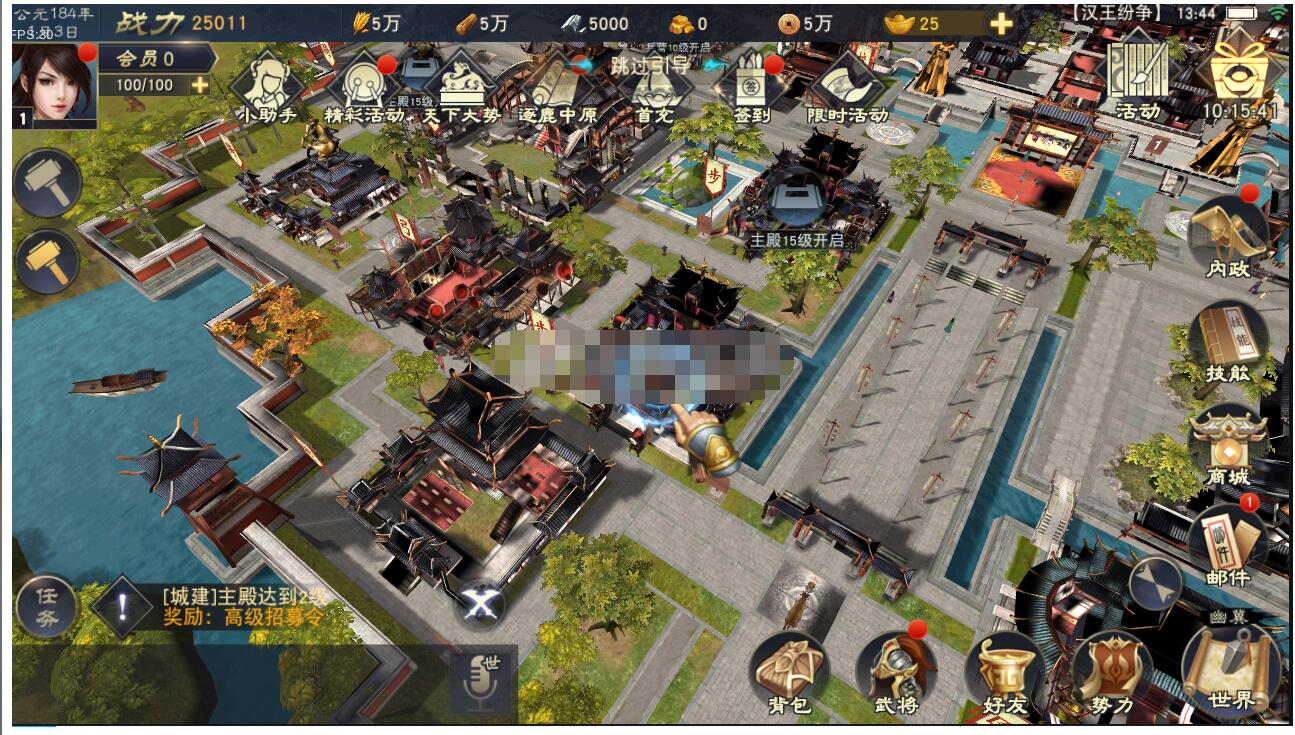Claim the timed gift box reward
This screenshot has height=735, width=1295.
[x=1240, y=75]
